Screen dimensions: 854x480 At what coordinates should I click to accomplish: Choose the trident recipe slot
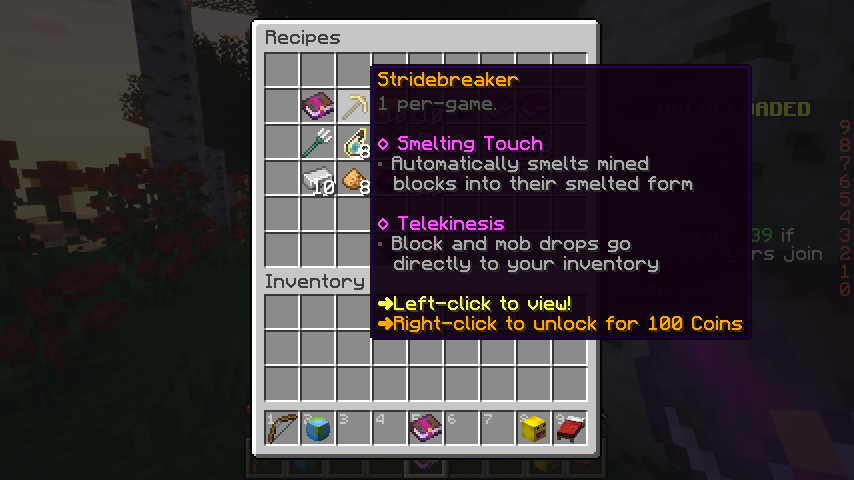pos(318,142)
